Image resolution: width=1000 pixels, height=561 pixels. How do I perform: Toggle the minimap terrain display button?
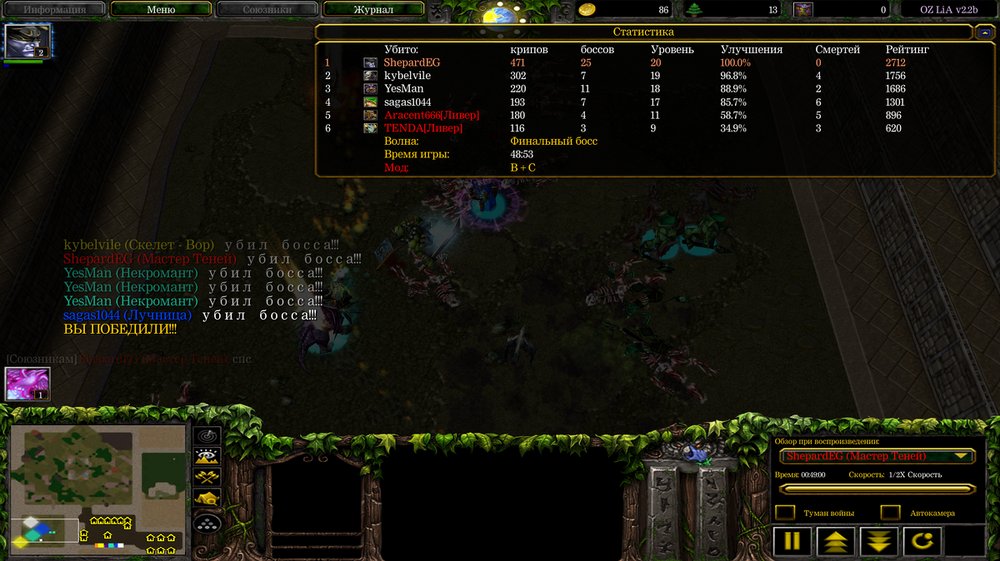point(207,456)
